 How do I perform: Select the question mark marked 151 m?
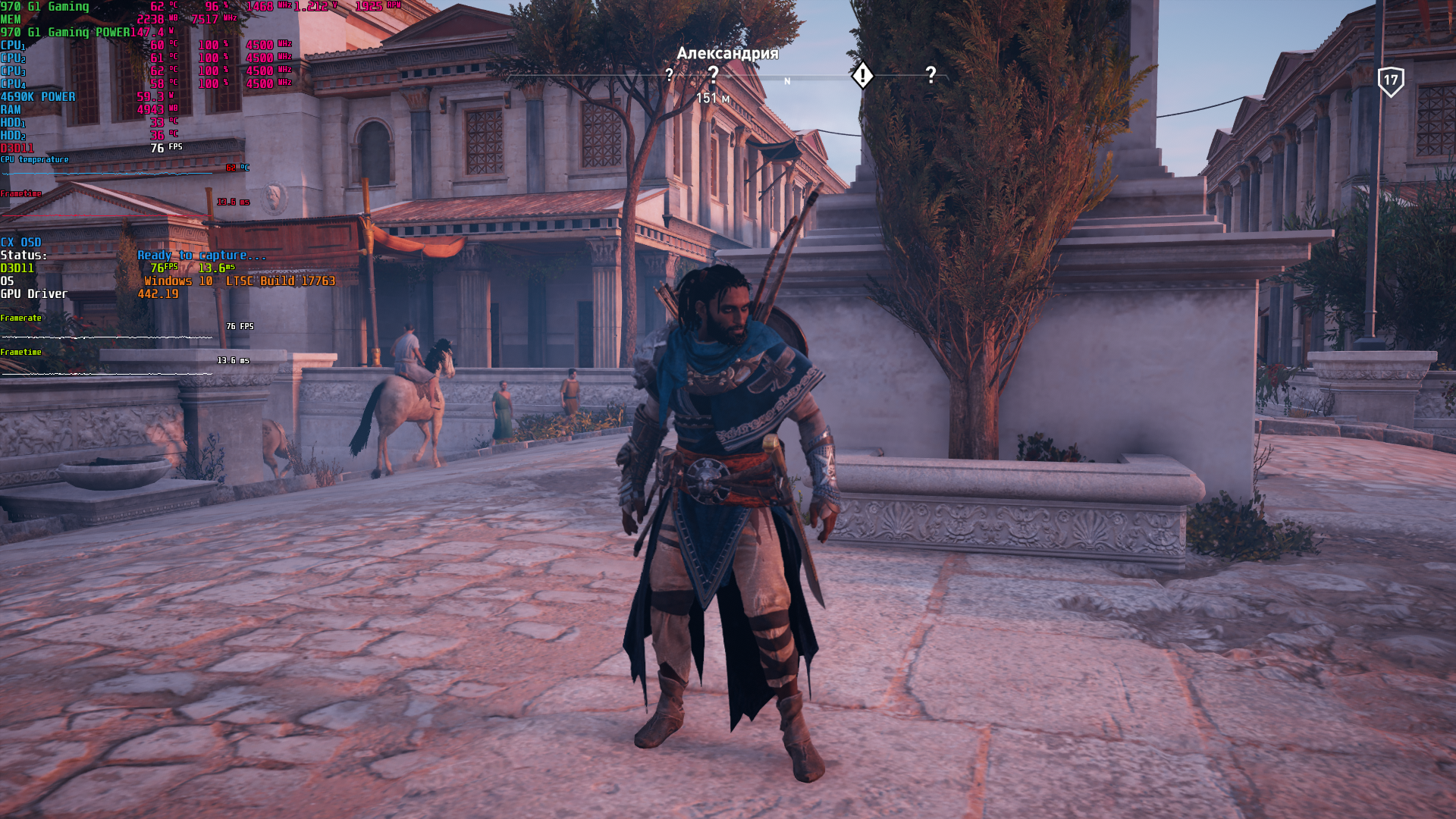click(x=713, y=74)
